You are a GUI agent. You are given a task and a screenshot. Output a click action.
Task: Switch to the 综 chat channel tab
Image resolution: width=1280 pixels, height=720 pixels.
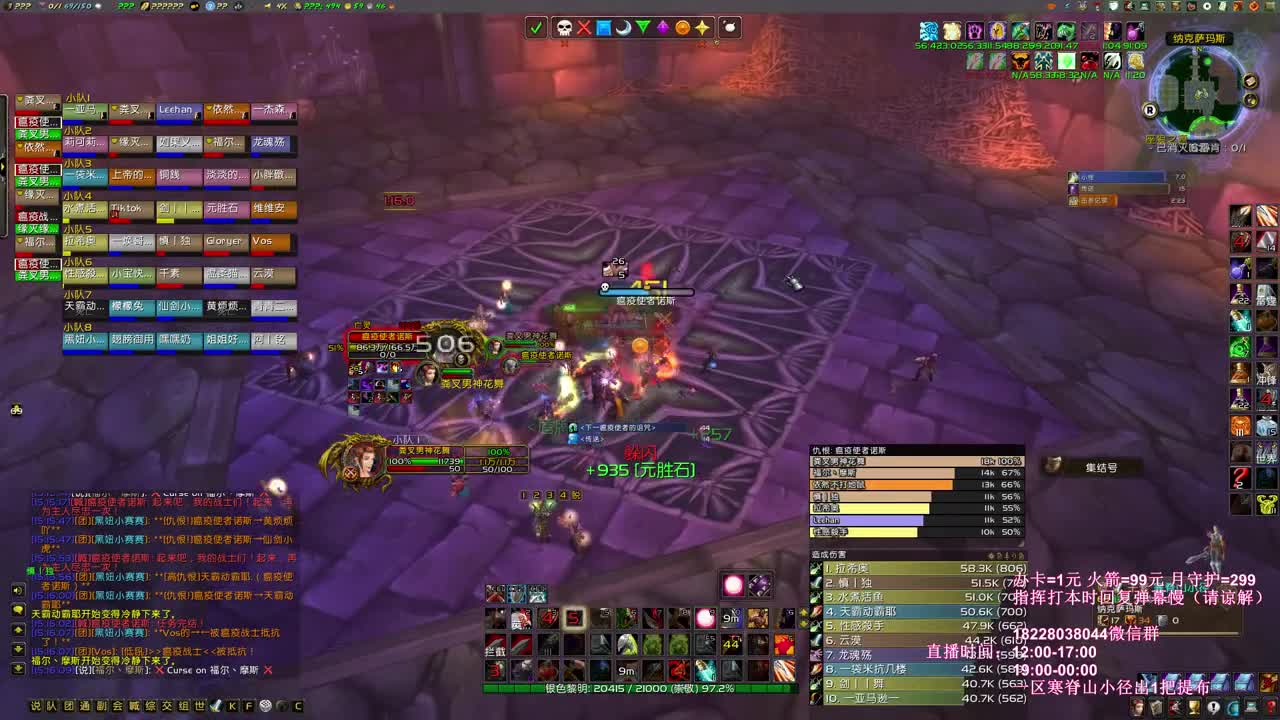point(150,704)
